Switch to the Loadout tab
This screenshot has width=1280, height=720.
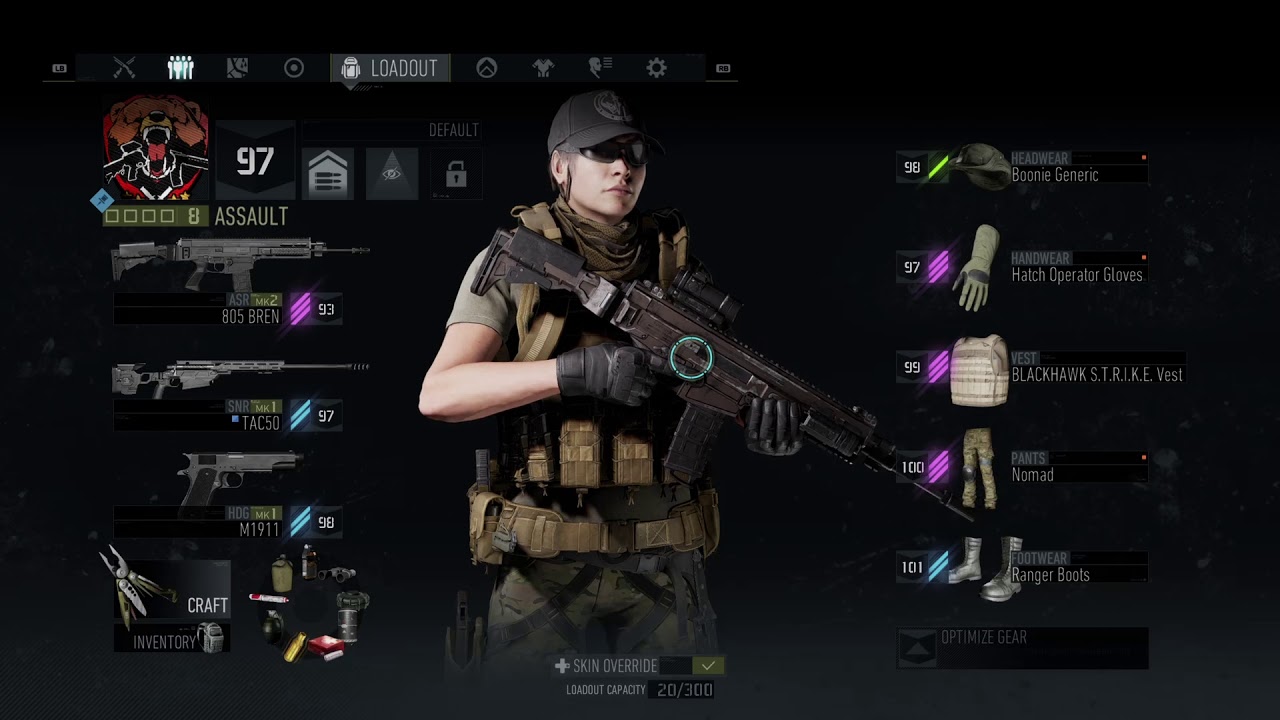(x=391, y=68)
